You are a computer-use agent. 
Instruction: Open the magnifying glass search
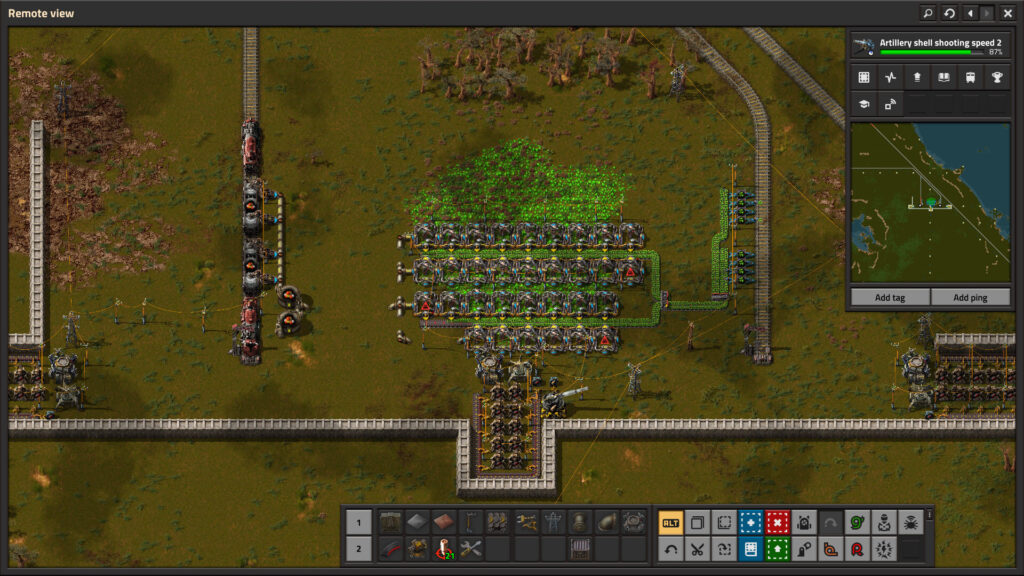928,13
